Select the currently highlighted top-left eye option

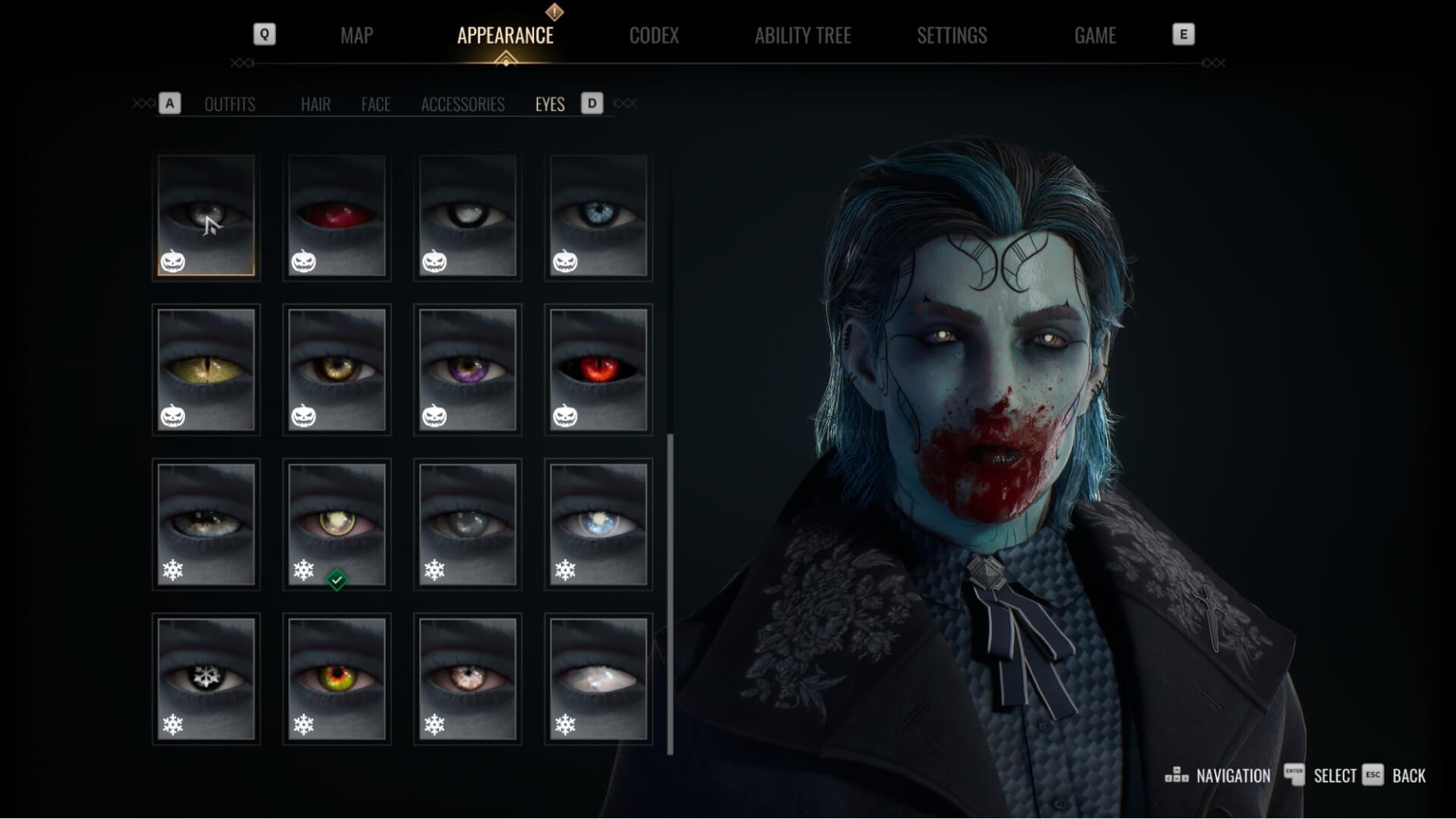(206, 216)
